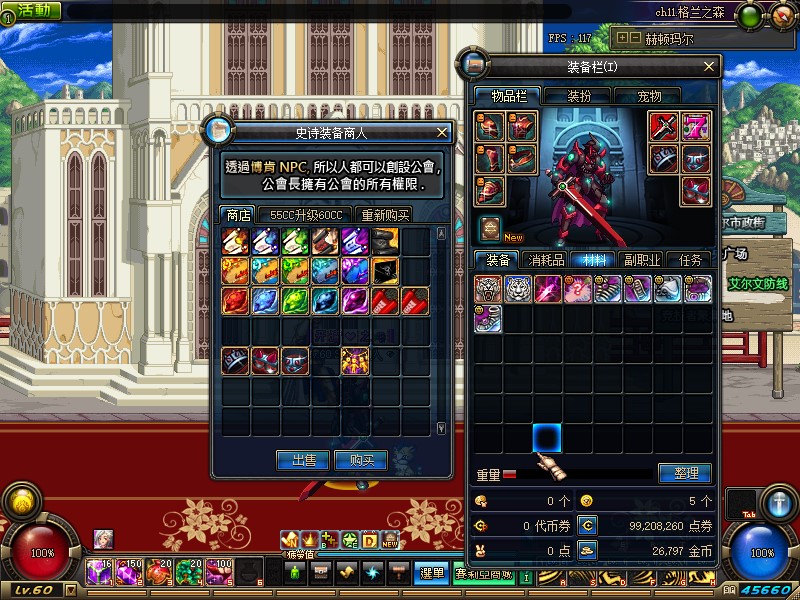Select the golden jester item in shop

pos(355,359)
